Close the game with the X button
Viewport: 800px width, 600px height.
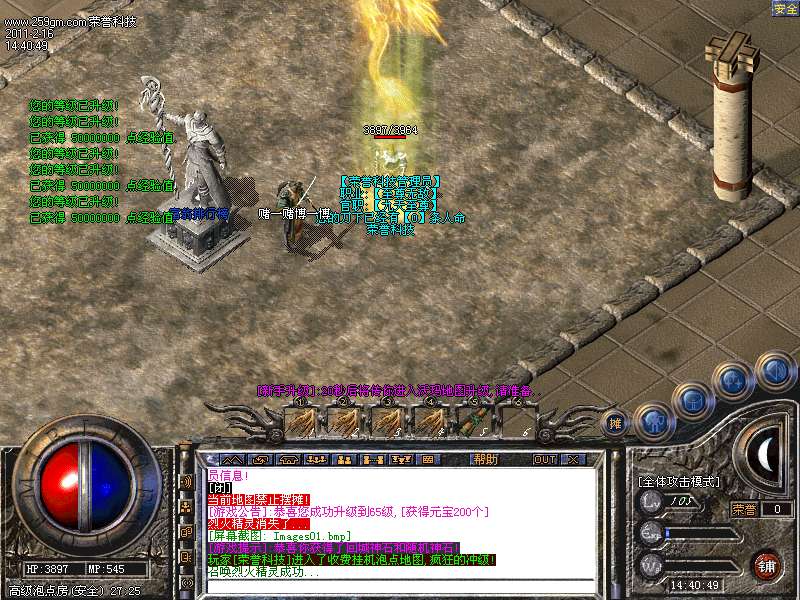[573, 459]
